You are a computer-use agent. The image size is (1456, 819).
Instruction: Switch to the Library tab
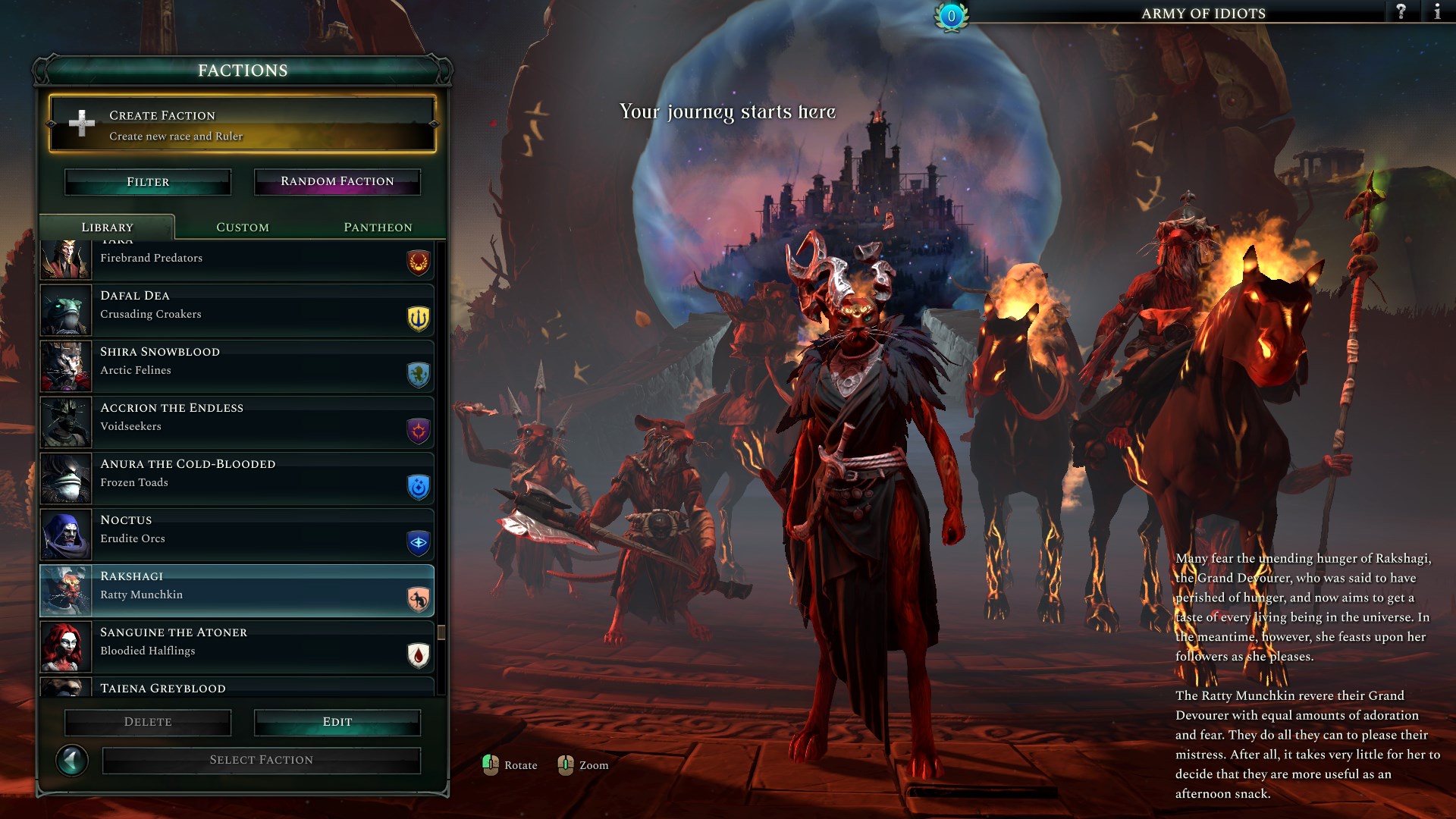107,227
